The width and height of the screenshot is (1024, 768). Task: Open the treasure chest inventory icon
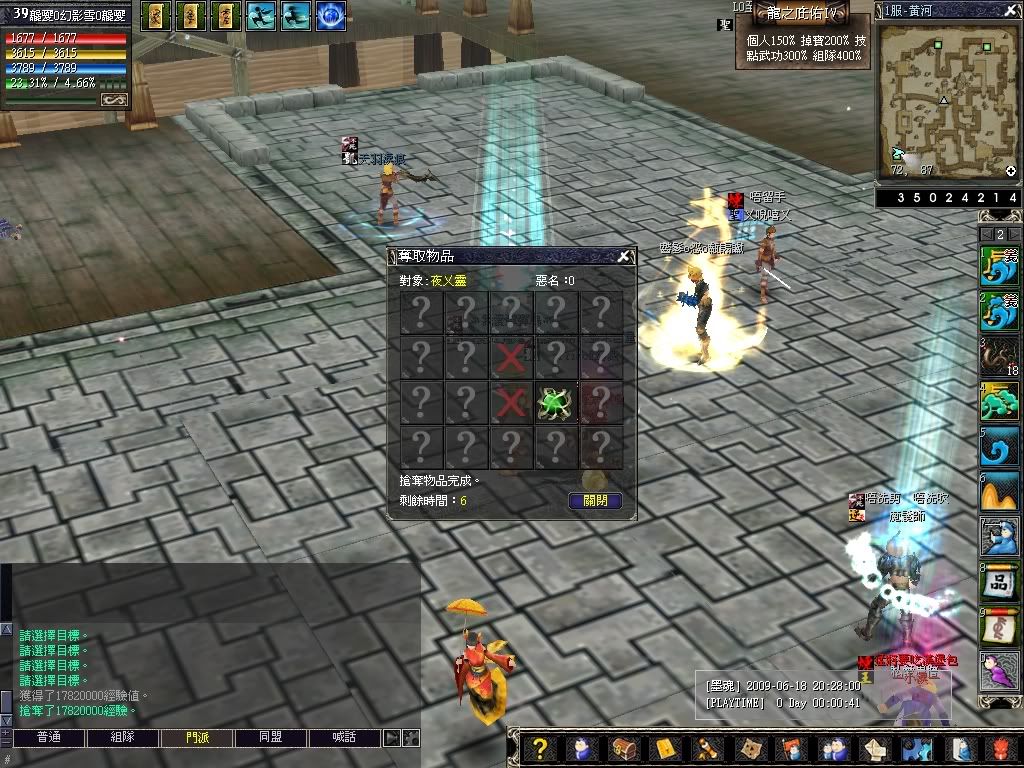(x=622, y=749)
